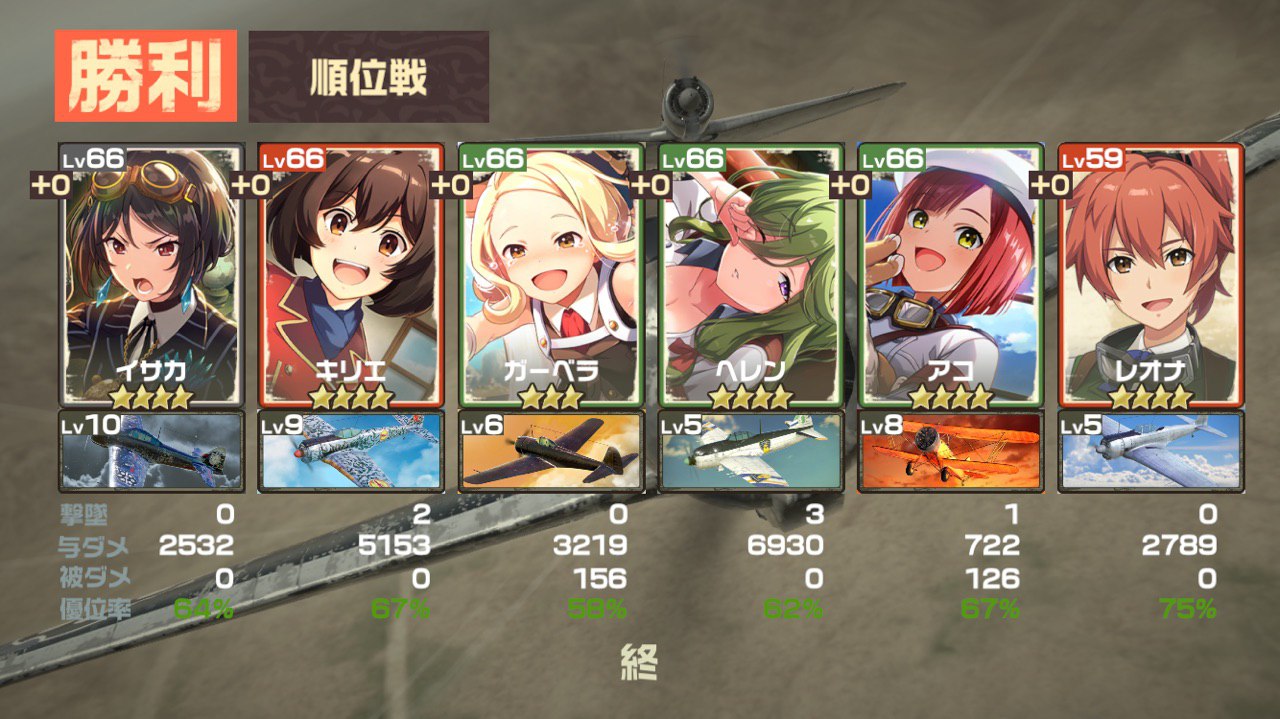
Task: Tap the 終 end button
Action: pos(639,662)
